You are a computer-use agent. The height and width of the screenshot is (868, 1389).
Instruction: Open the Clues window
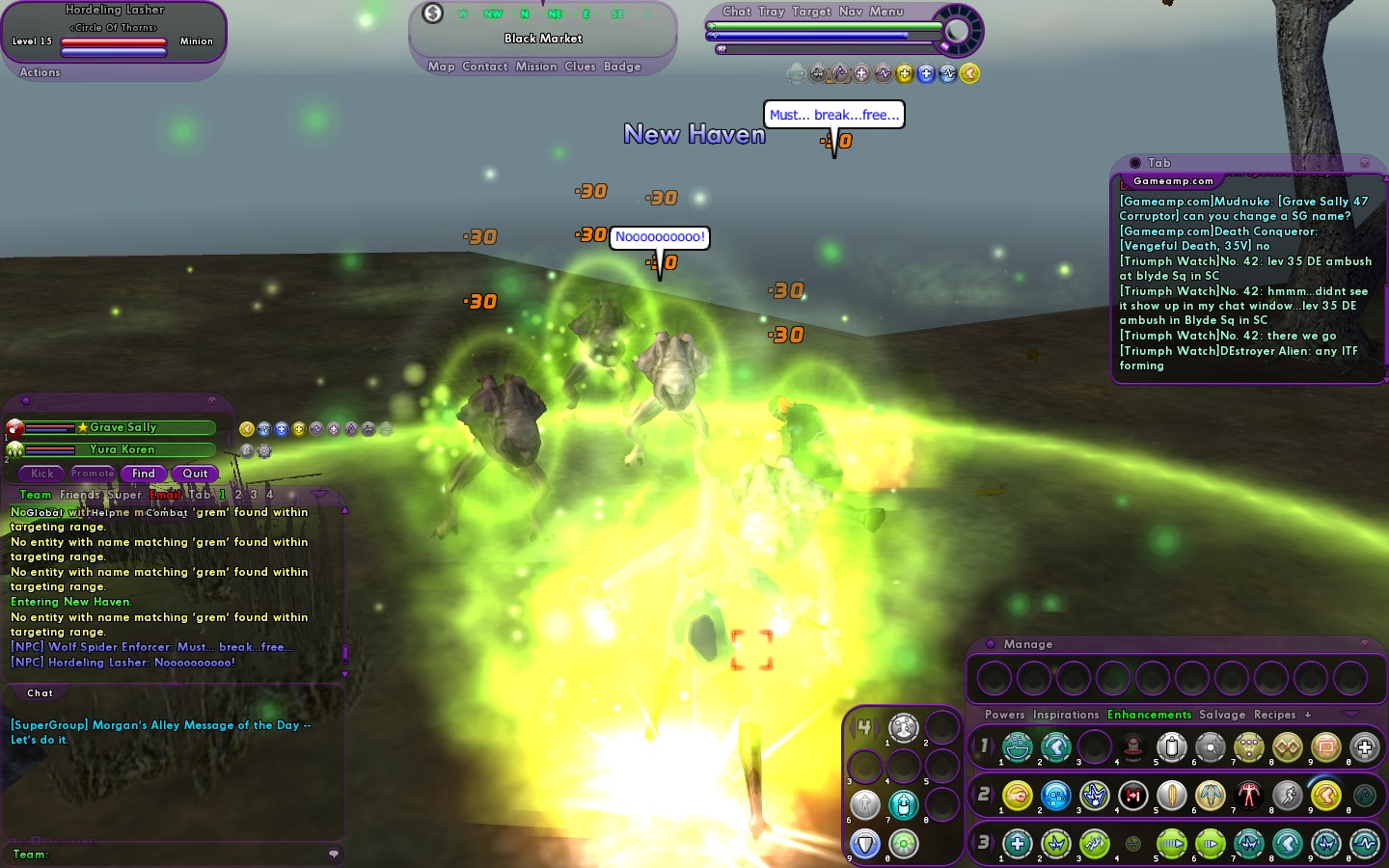click(x=580, y=67)
